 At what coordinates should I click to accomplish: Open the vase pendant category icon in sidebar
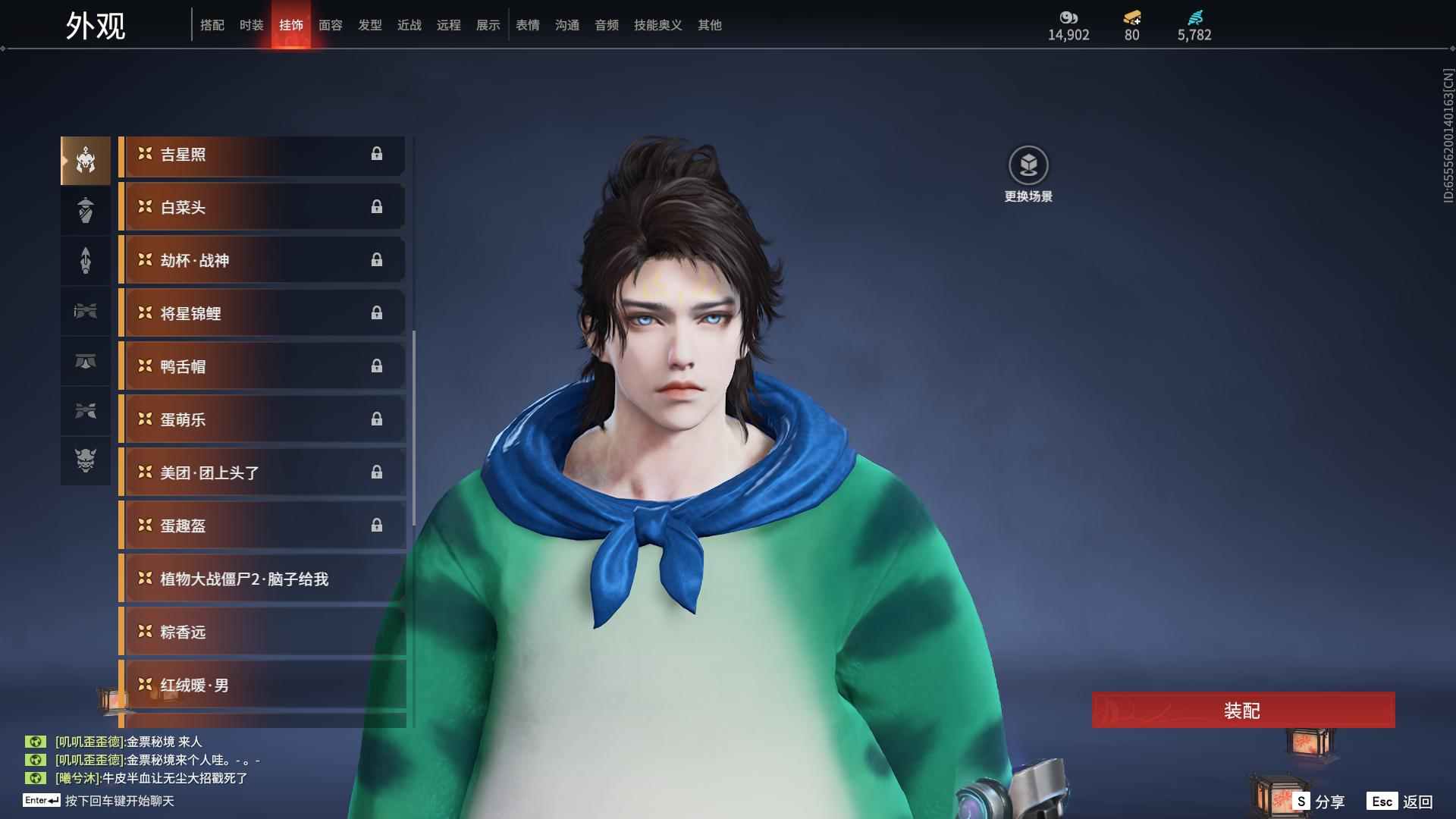(85, 210)
